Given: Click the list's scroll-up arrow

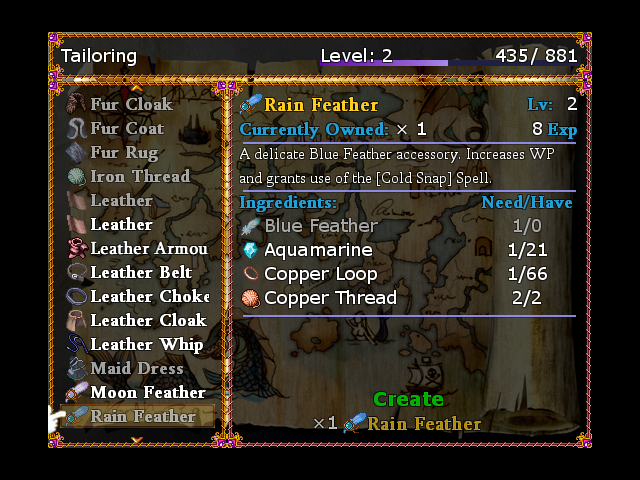Looking at the screenshot, I should (137, 88).
